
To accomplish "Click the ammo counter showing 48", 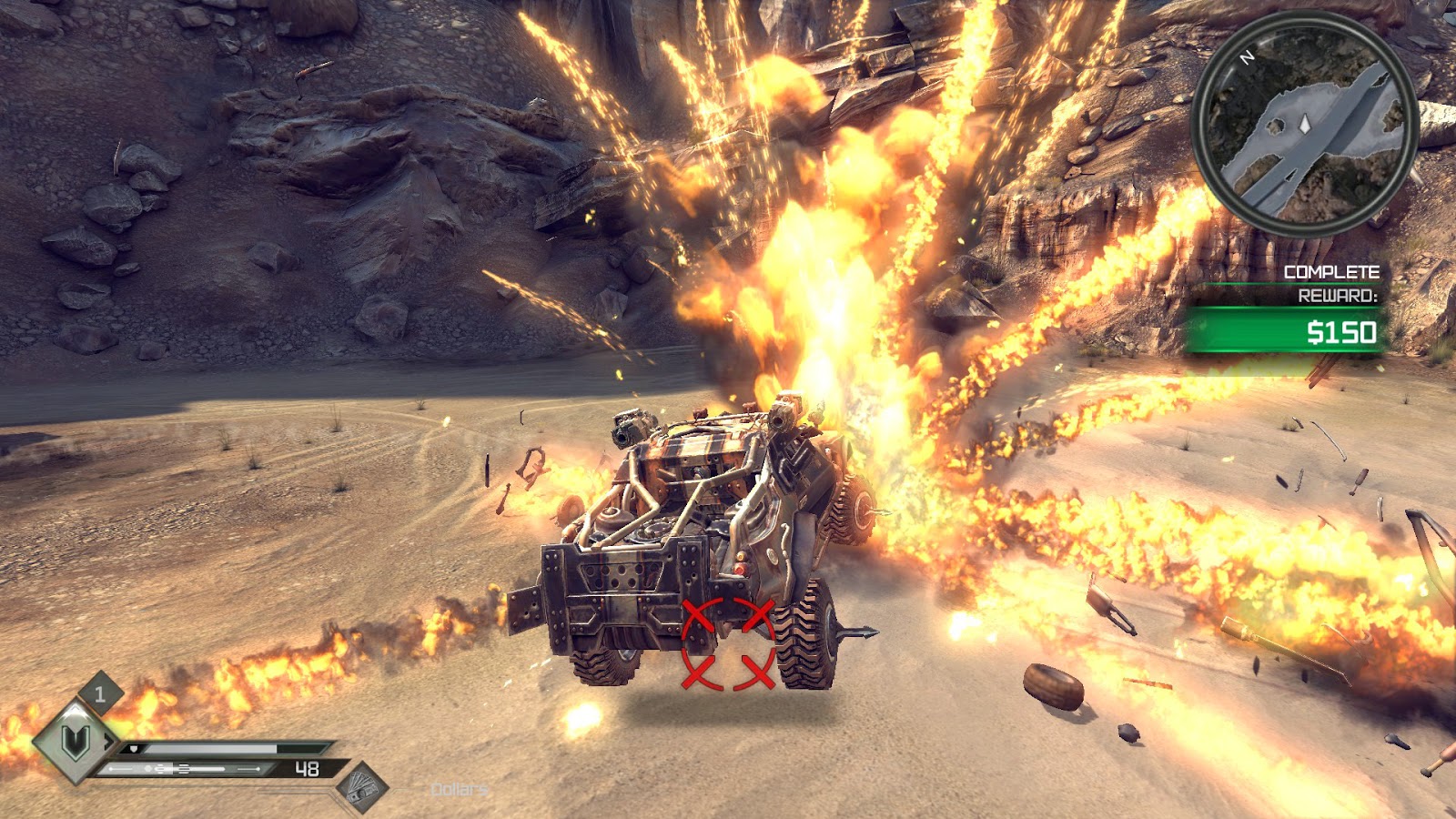I will [x=308, y=770].
